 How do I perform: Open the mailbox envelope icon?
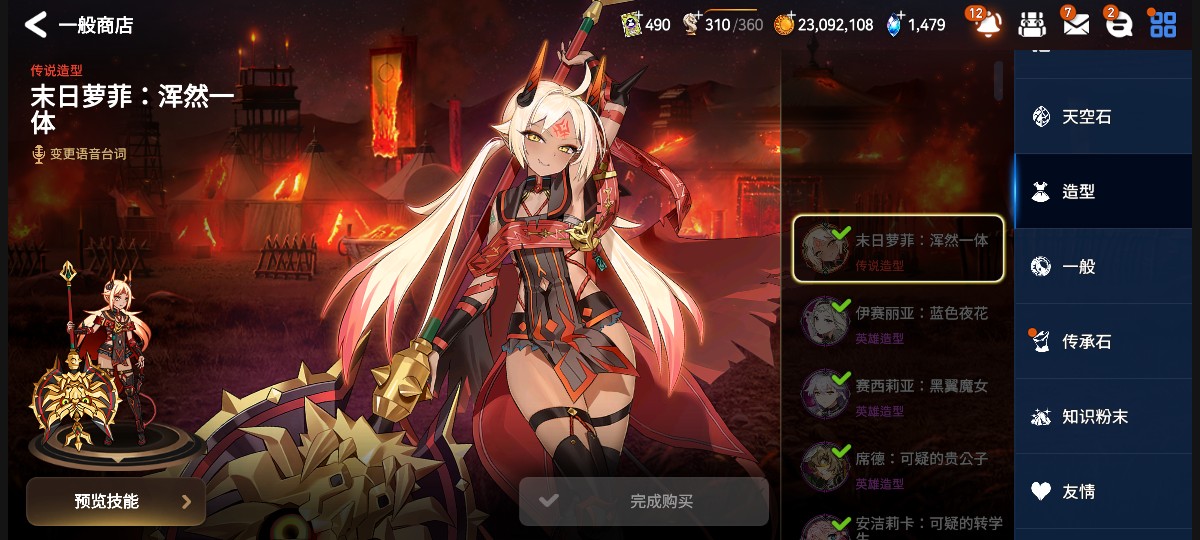(1075, 24)
